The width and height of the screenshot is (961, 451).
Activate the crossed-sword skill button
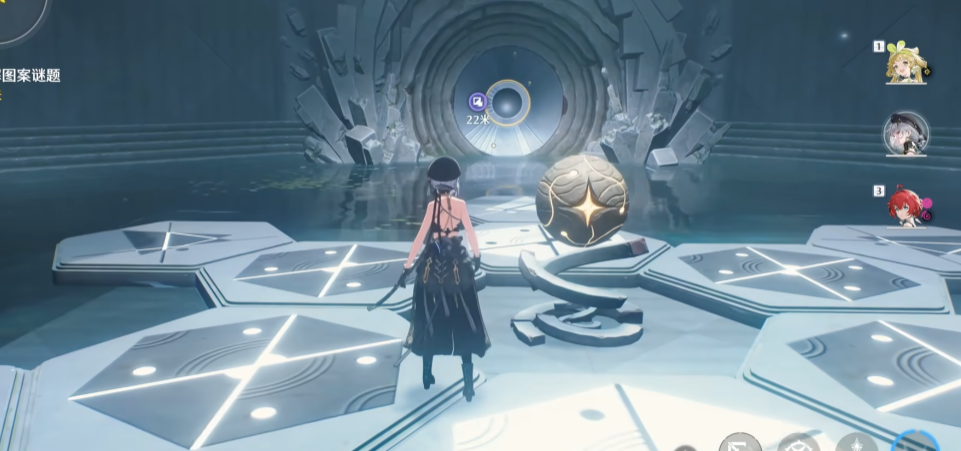(740, 444)
